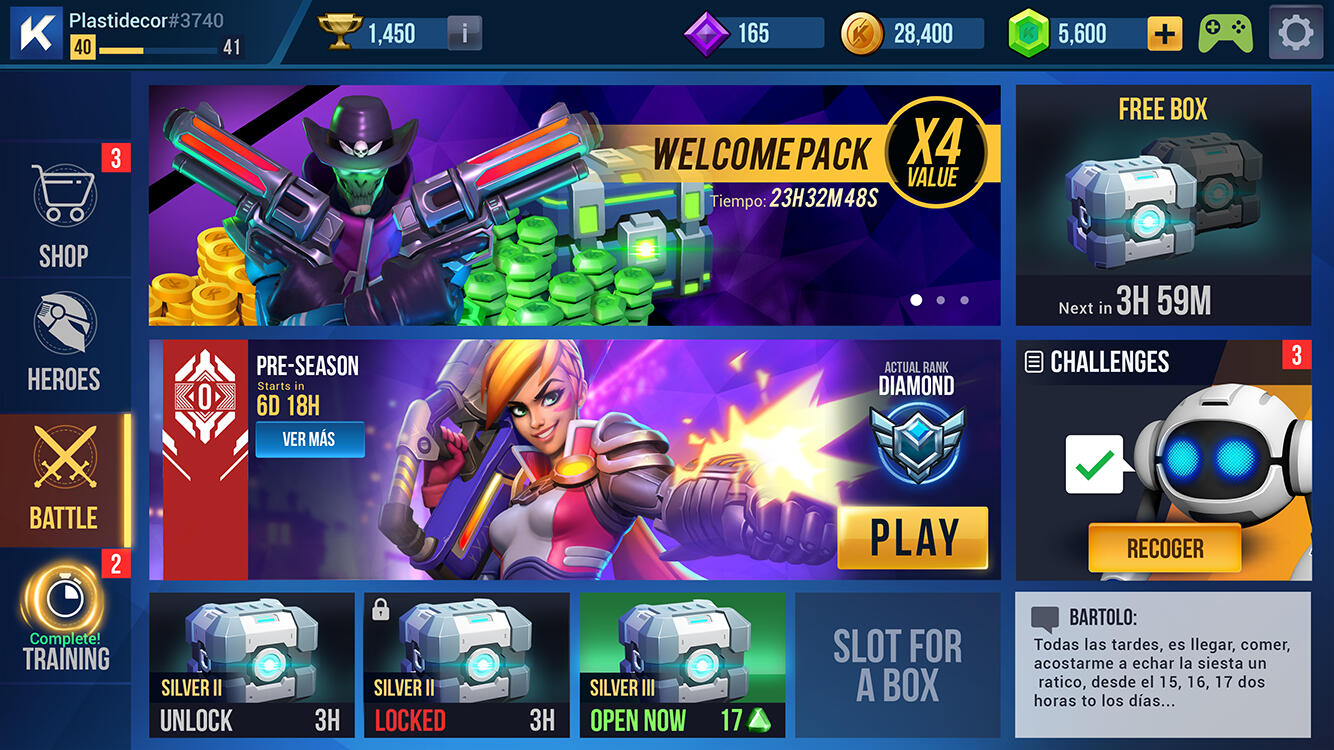The height and width of the screenshot is (750, 1334).
Task: Unlock the first Silver II box
Action: coord(251,665)
